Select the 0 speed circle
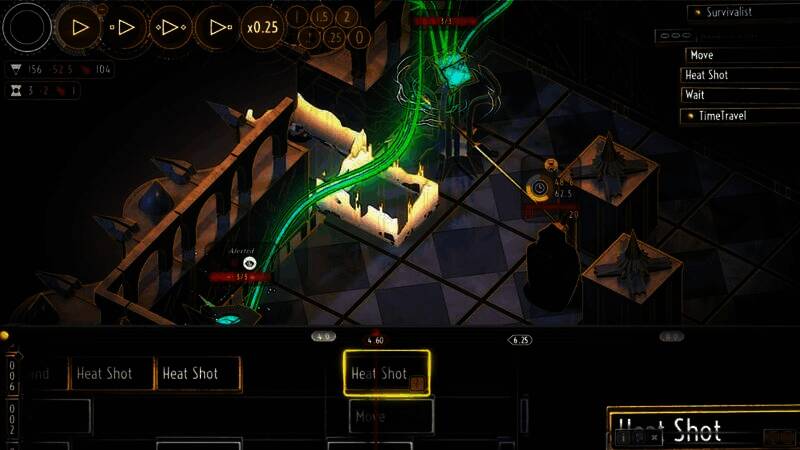Image resolution: width=800 pixels, height=450 pixels. 360,38
